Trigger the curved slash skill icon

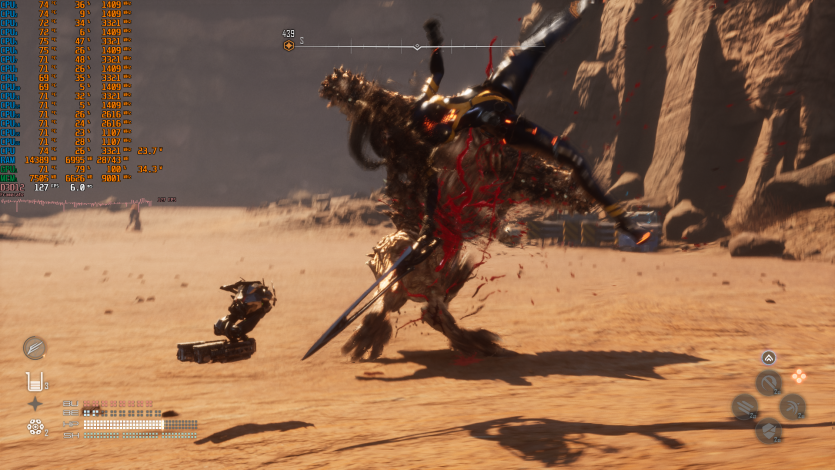tap(769, 383)
